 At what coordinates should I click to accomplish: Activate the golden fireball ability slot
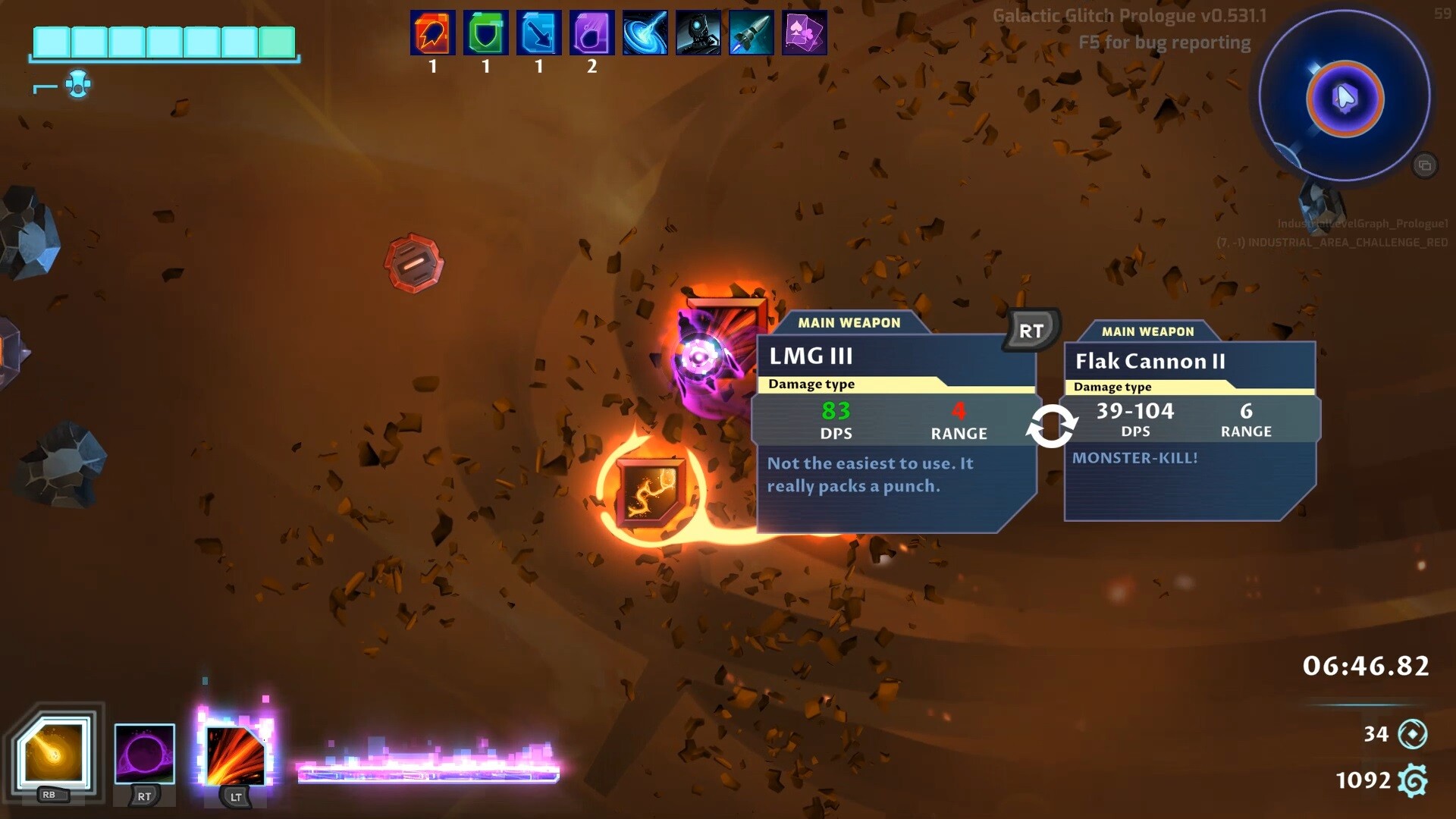click(x=54, y=753)
